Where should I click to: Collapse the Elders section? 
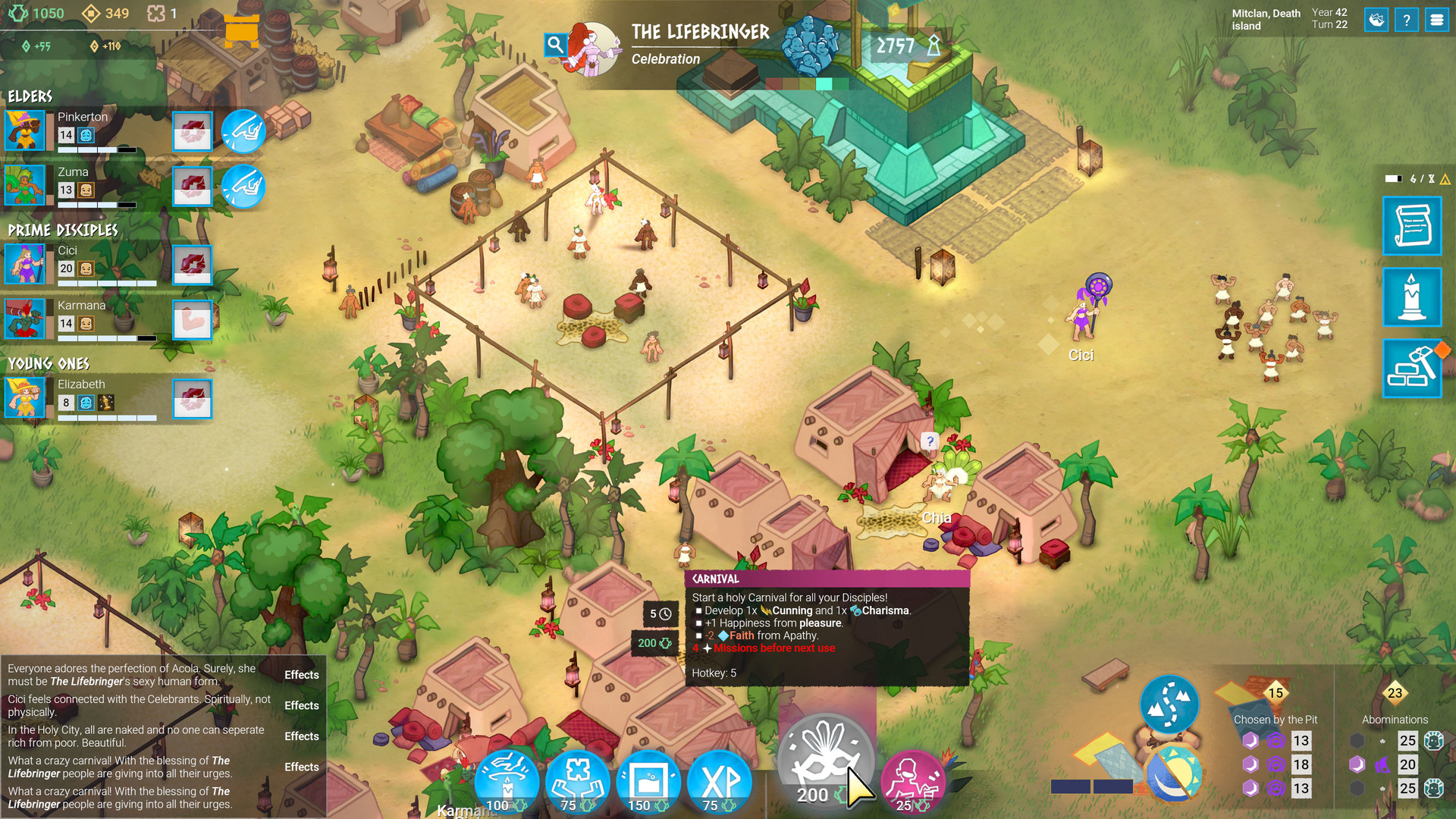point(30,96)
